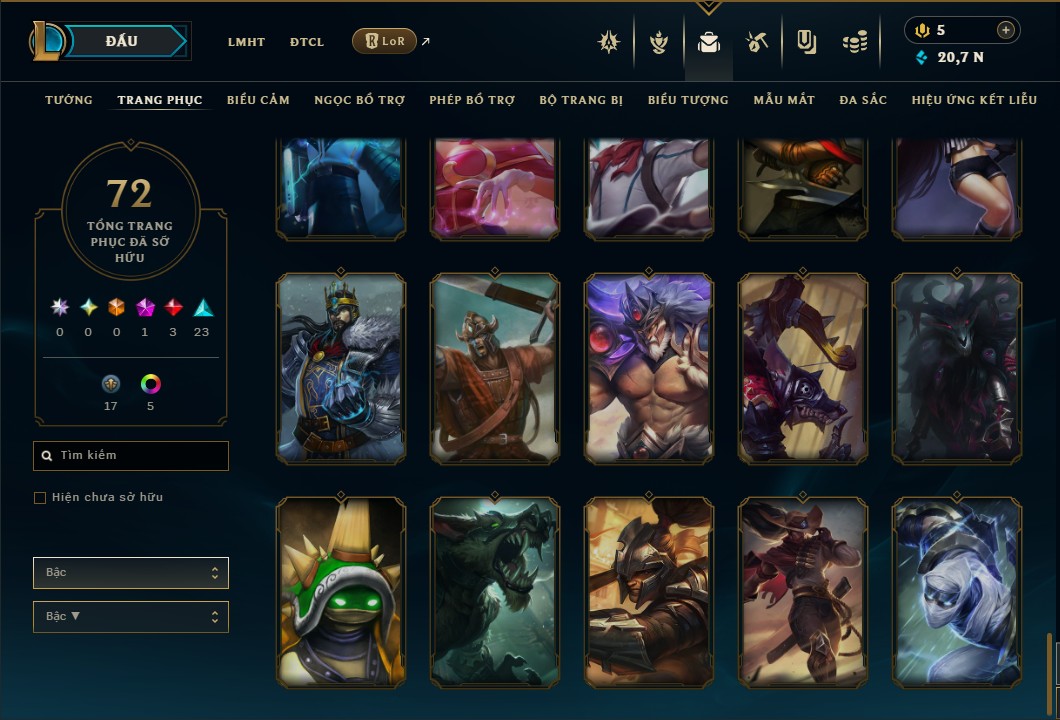Open the upper Bậc dropdown
Screen dimensions: 1060x720
[131, 573]
